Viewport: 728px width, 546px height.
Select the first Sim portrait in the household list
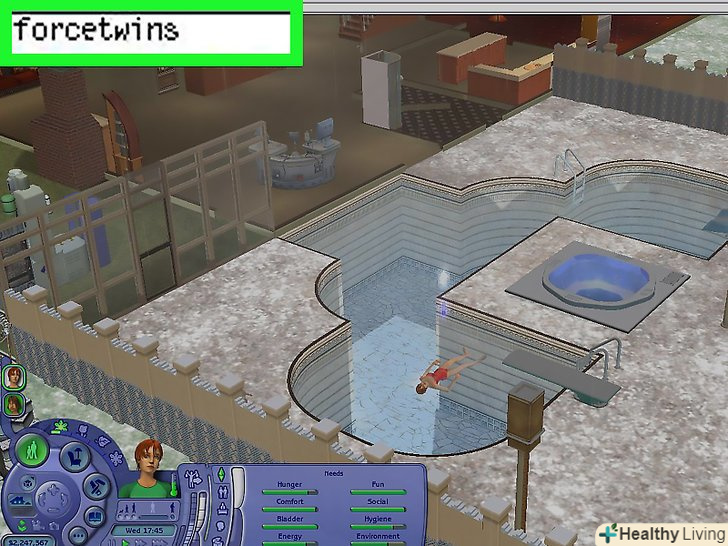click(x=15, y=378)
